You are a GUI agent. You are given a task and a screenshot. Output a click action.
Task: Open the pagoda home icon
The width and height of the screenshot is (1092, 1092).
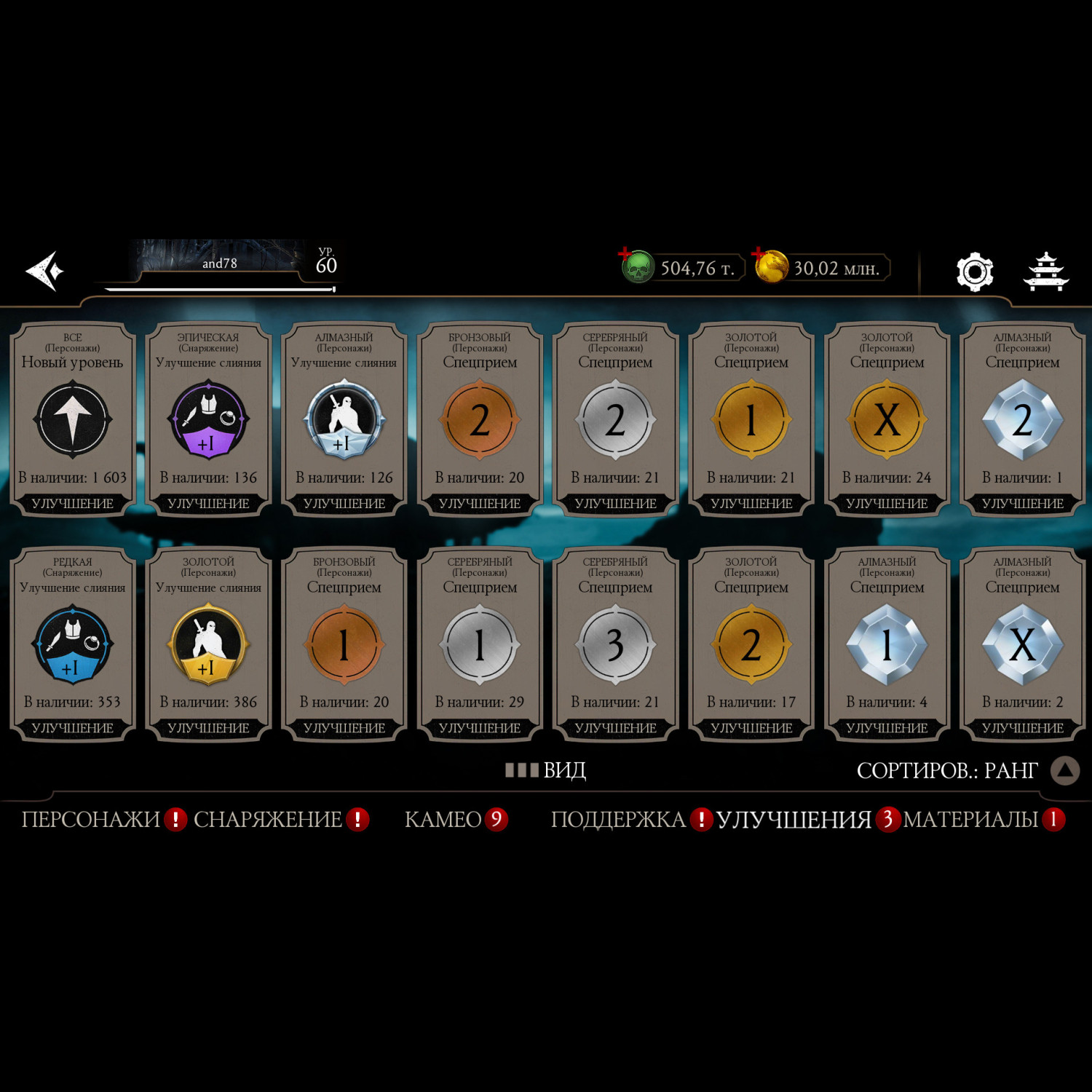coord(1045,272)
